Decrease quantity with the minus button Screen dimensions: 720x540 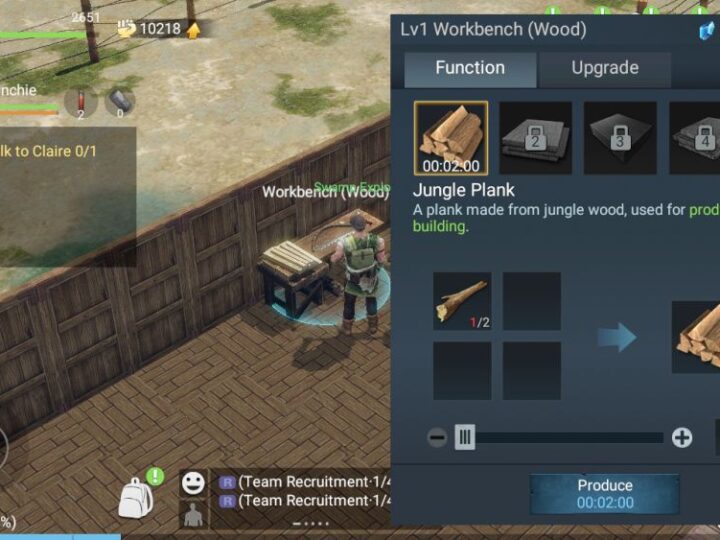coord(437,437)
